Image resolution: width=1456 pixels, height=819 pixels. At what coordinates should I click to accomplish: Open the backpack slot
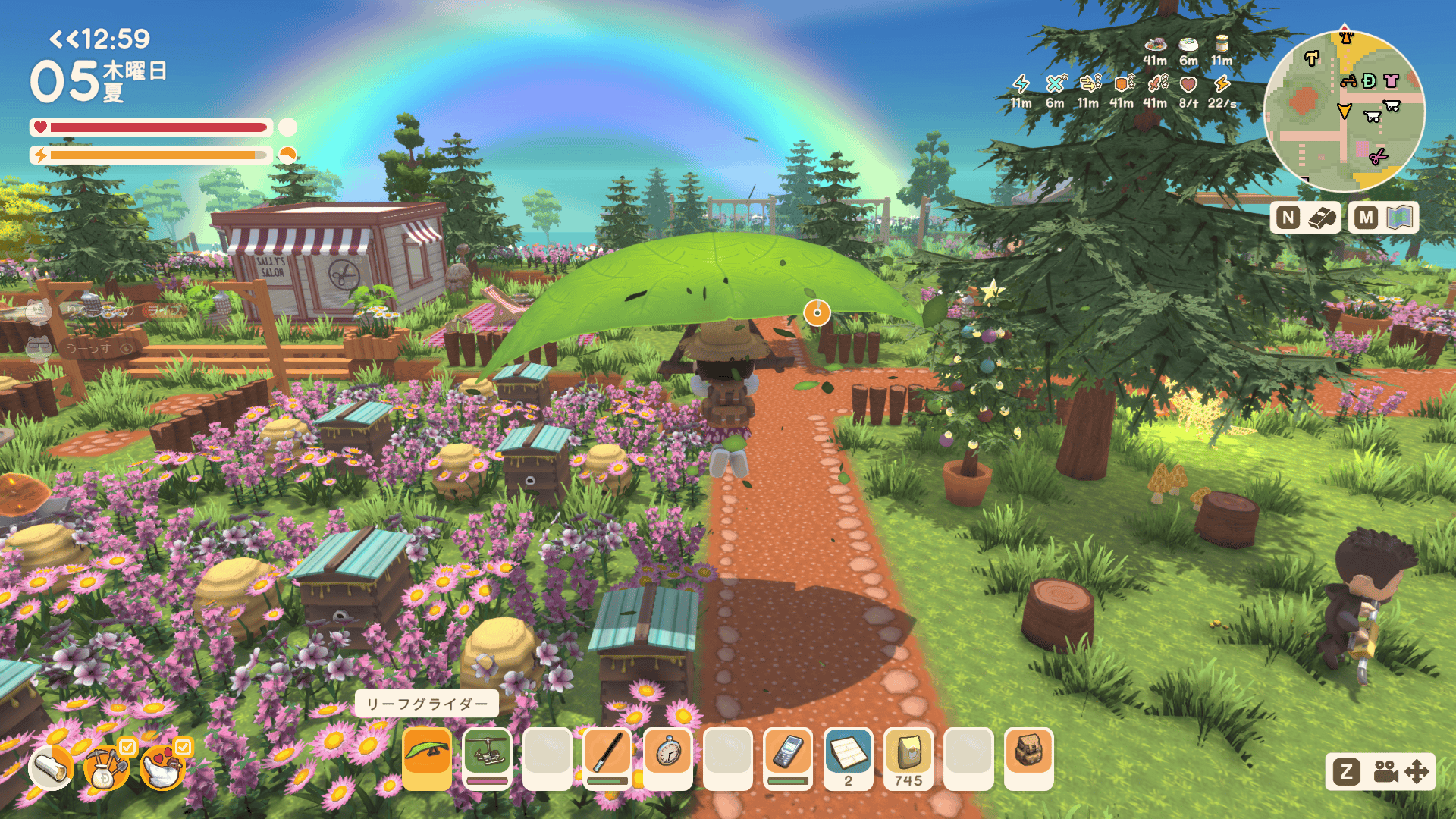[x=1029, y=758]
